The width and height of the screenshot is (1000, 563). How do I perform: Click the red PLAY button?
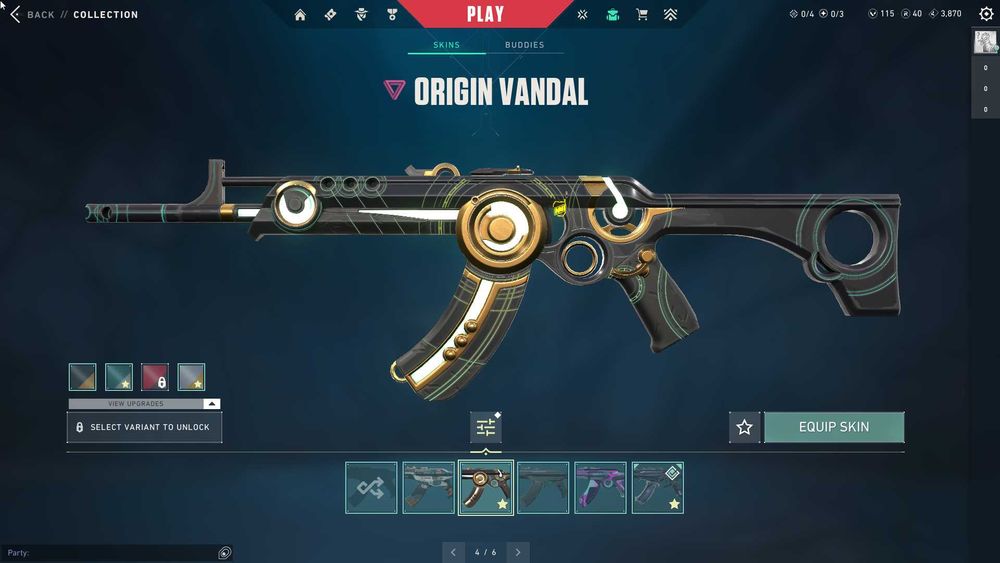485,14
